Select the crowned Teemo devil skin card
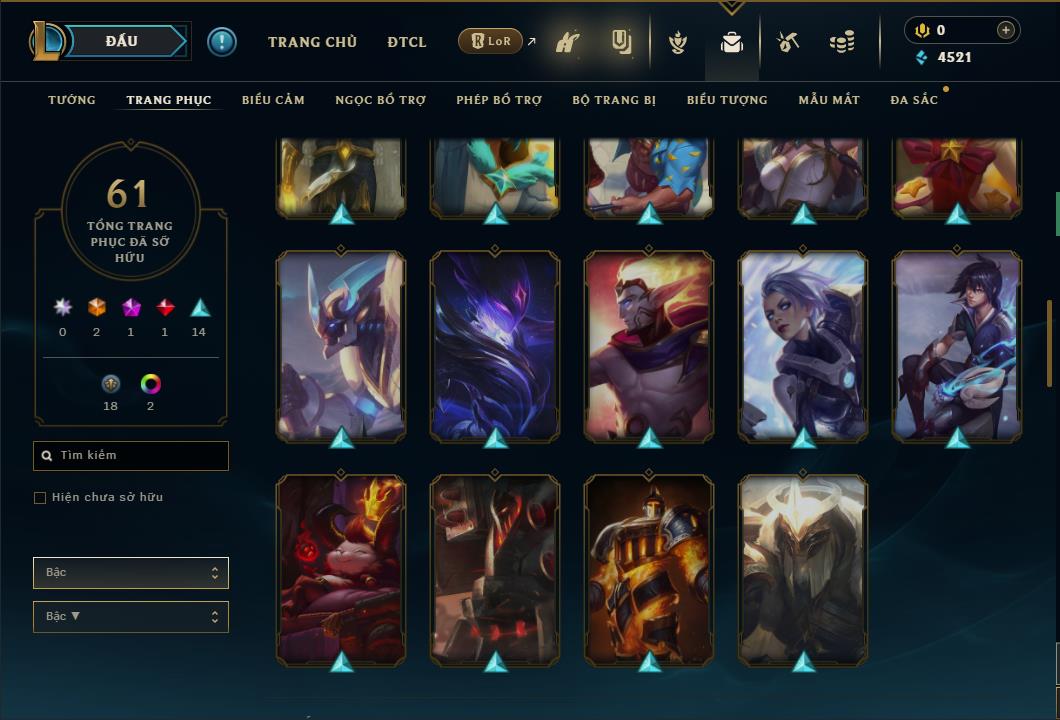The width and height of the screenshot is (1060, 720). [341, 568]
